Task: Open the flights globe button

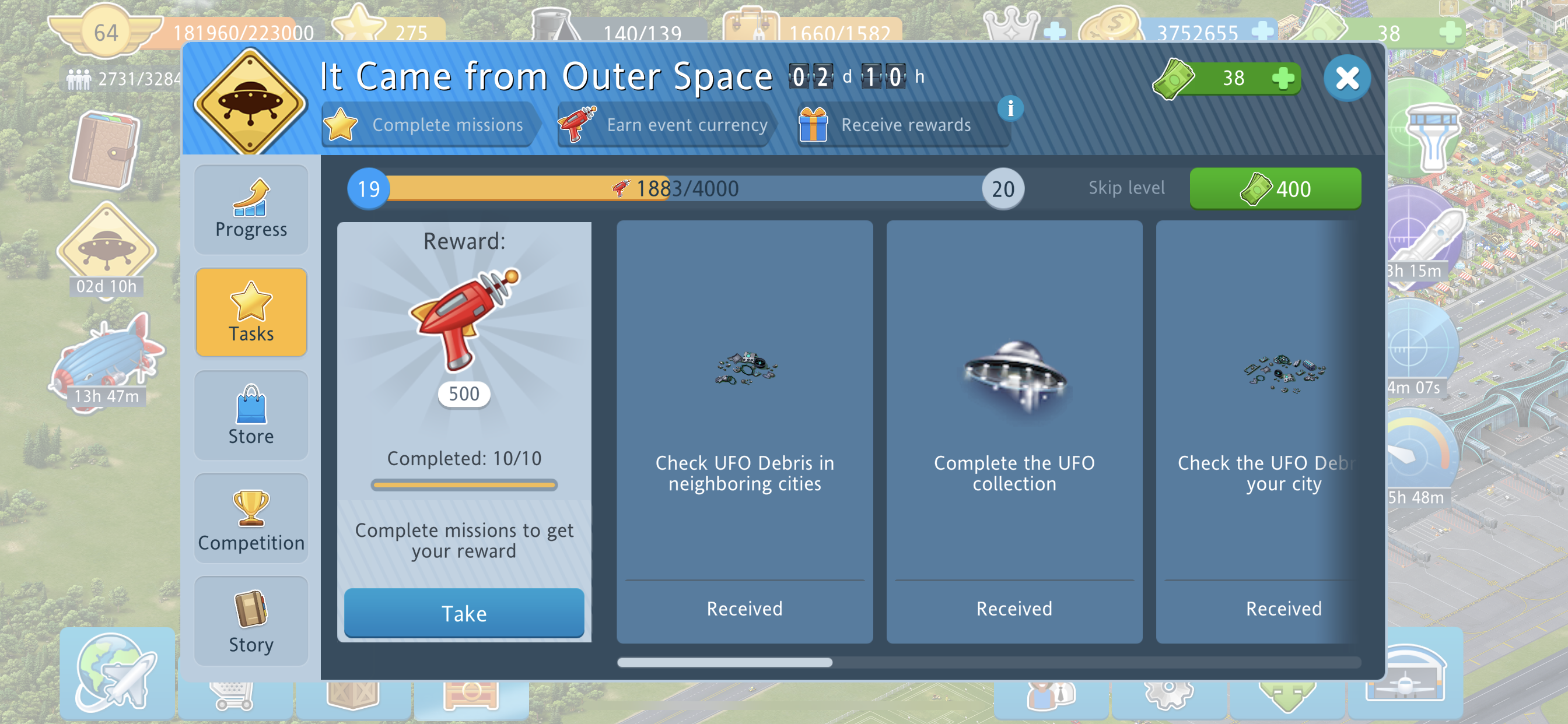Action: click(117, 673)
